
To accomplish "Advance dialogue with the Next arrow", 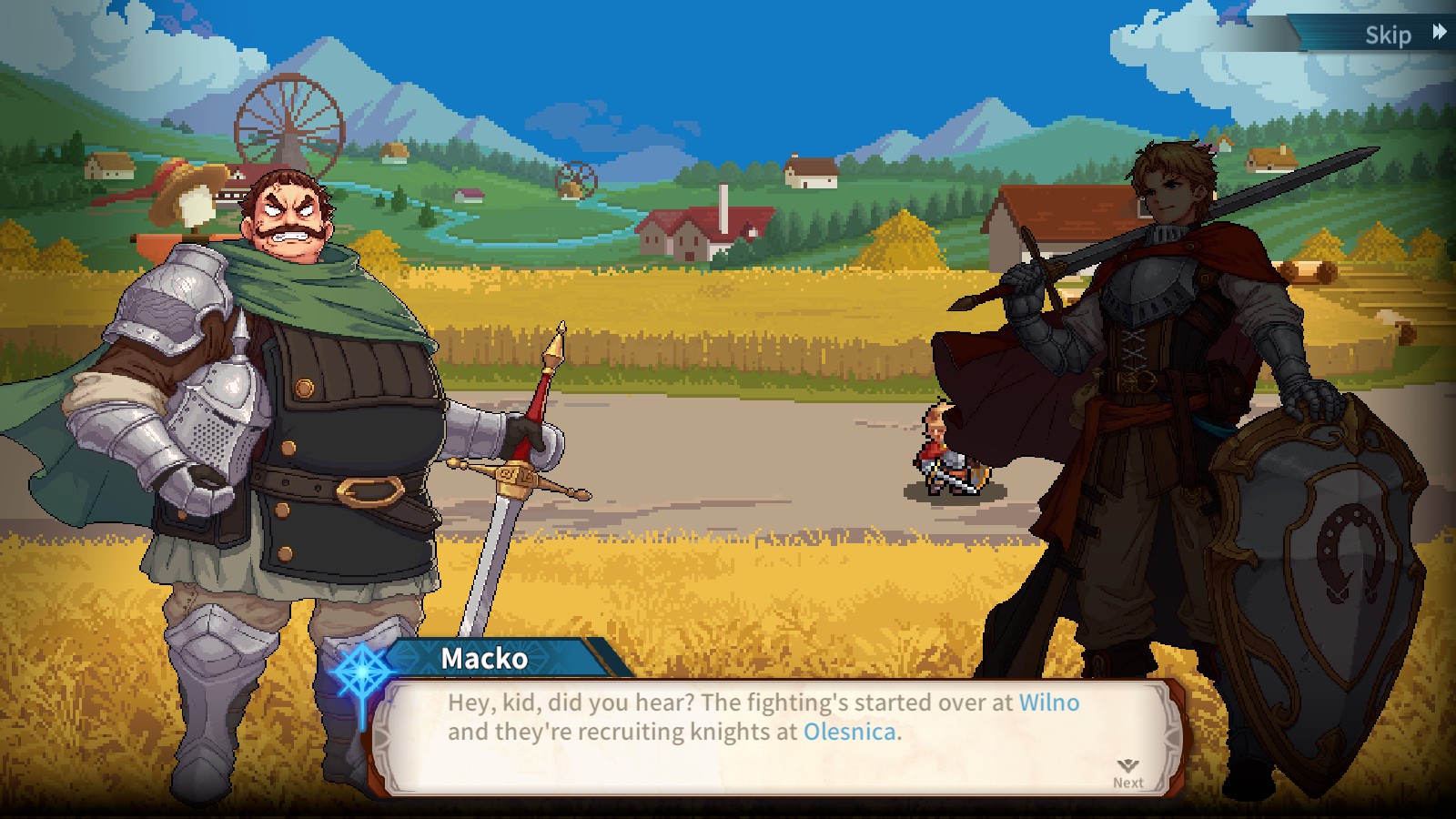I will point(1127,773).
